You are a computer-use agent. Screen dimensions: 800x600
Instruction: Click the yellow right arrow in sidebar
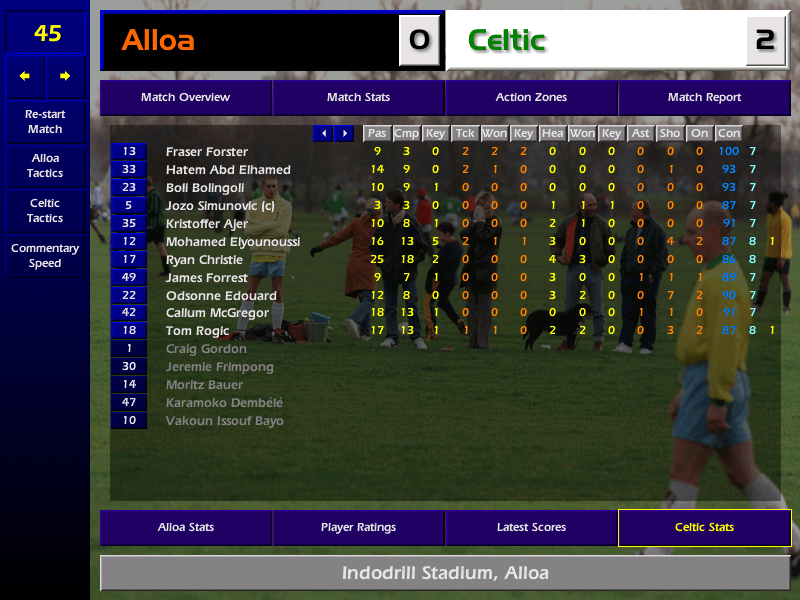click(x=66, y=76)
